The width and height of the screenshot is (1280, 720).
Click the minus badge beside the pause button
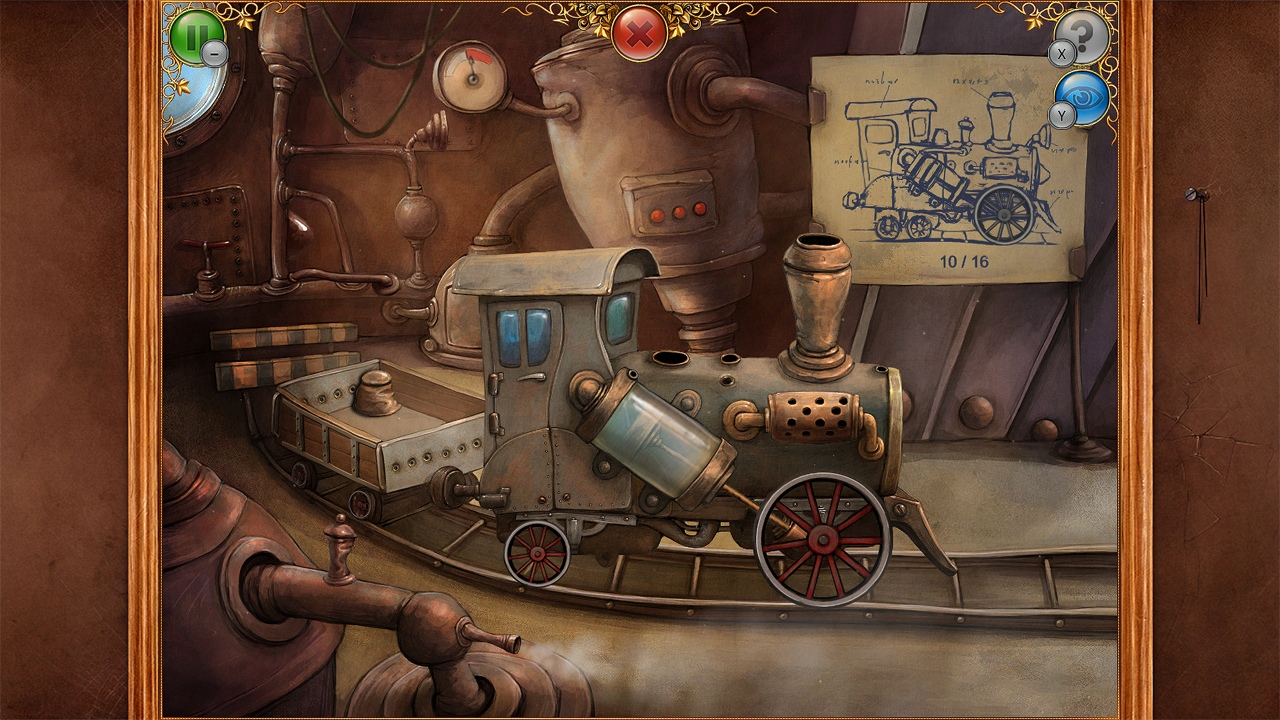coord(213,53)
